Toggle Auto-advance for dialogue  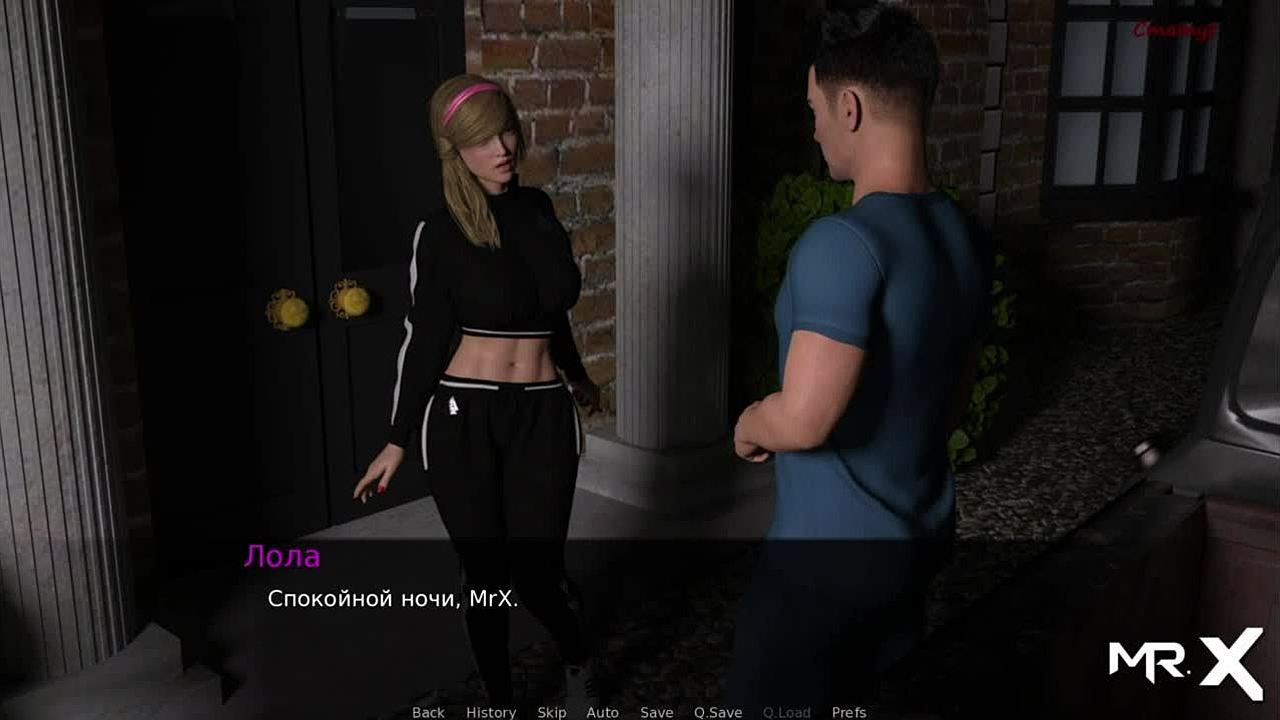[602, 712]
